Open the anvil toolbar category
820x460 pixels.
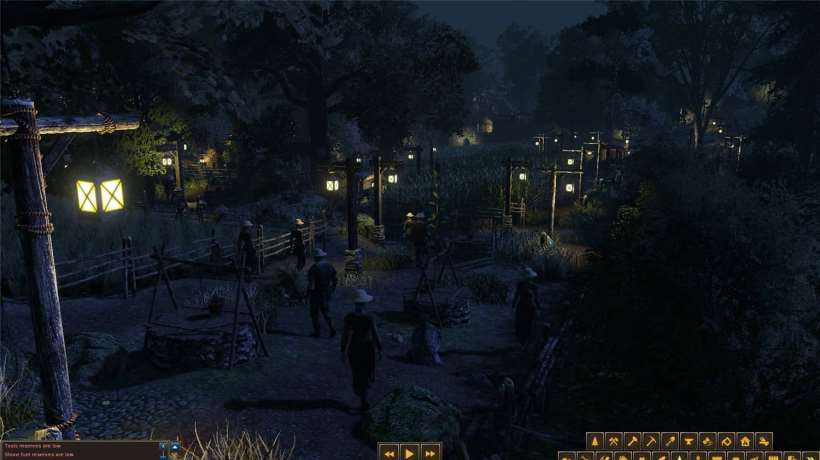[689, 441]
